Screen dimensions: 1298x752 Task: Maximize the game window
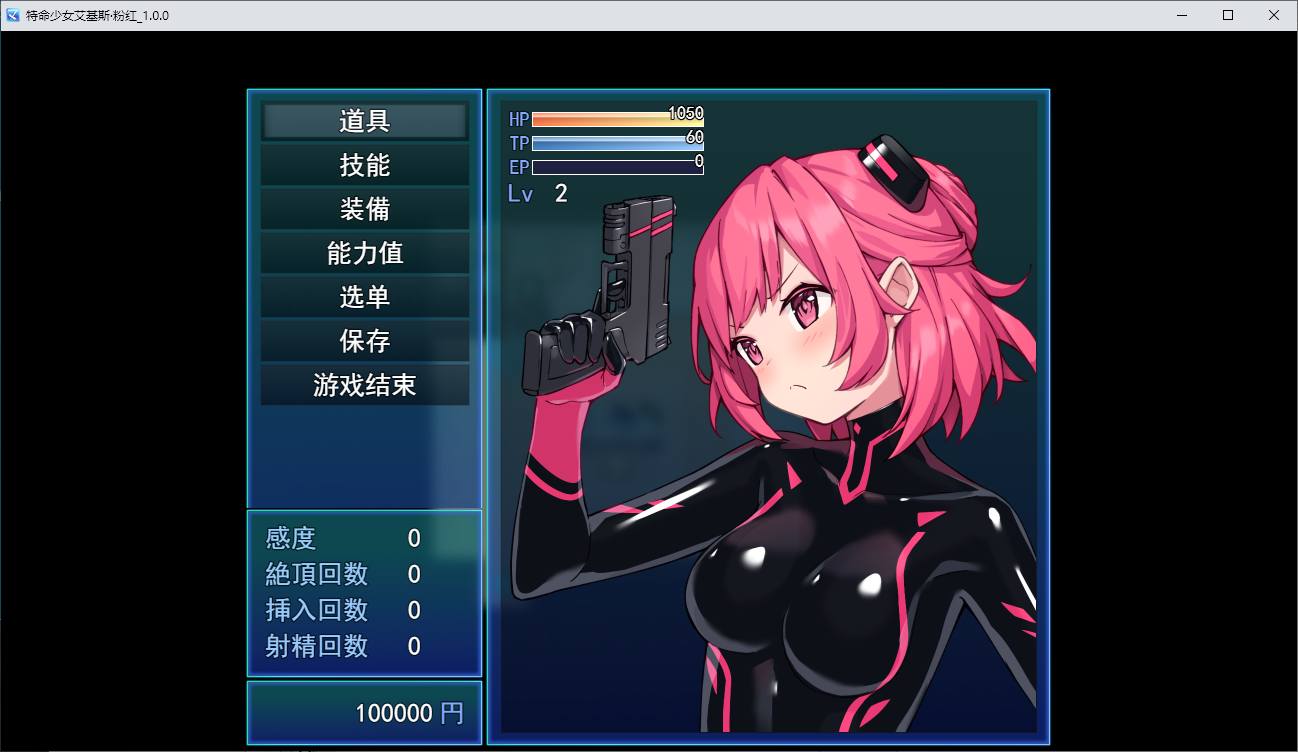(1228, 15)
